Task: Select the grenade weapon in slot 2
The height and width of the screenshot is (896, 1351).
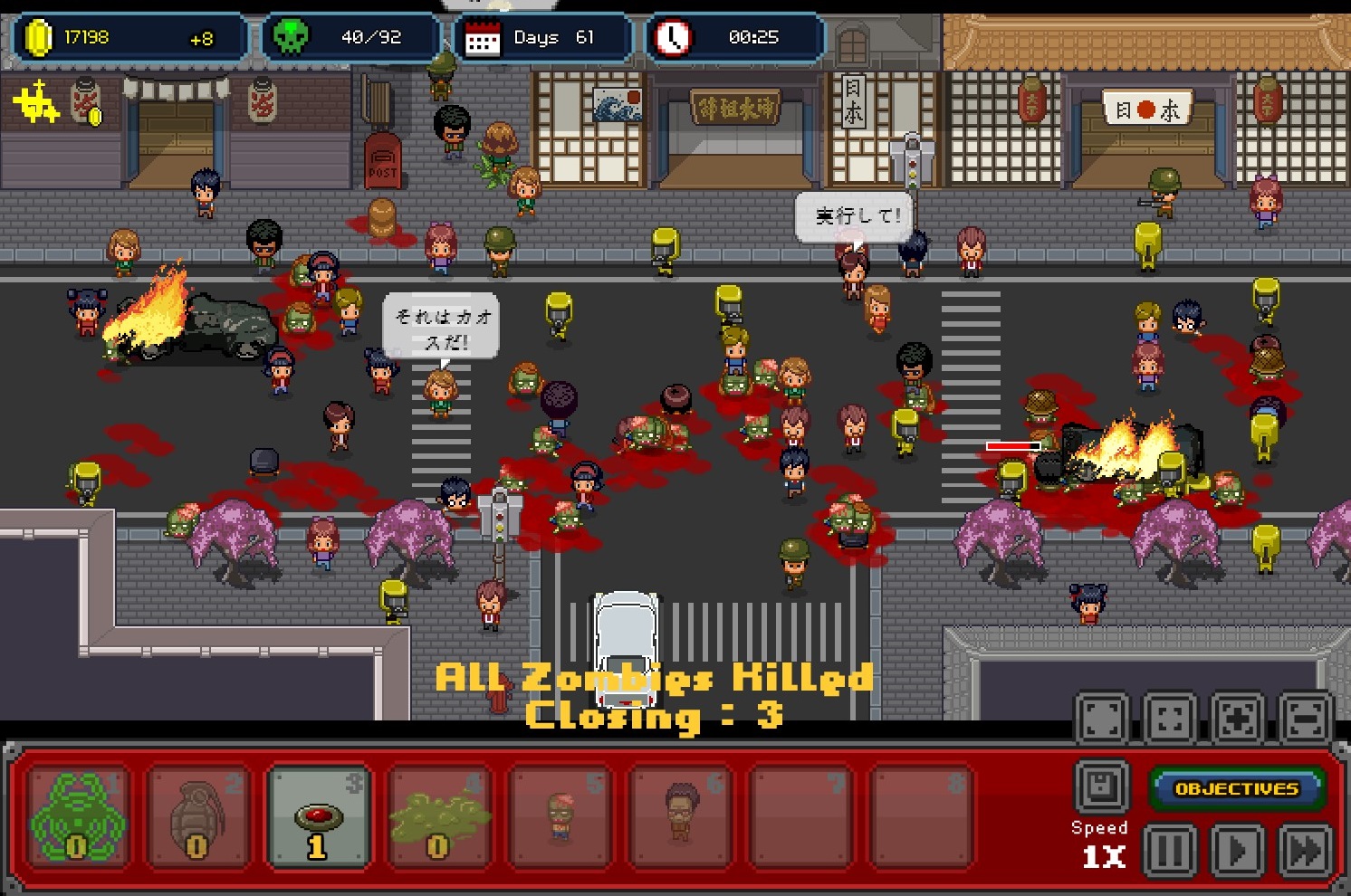Action: 197,816
